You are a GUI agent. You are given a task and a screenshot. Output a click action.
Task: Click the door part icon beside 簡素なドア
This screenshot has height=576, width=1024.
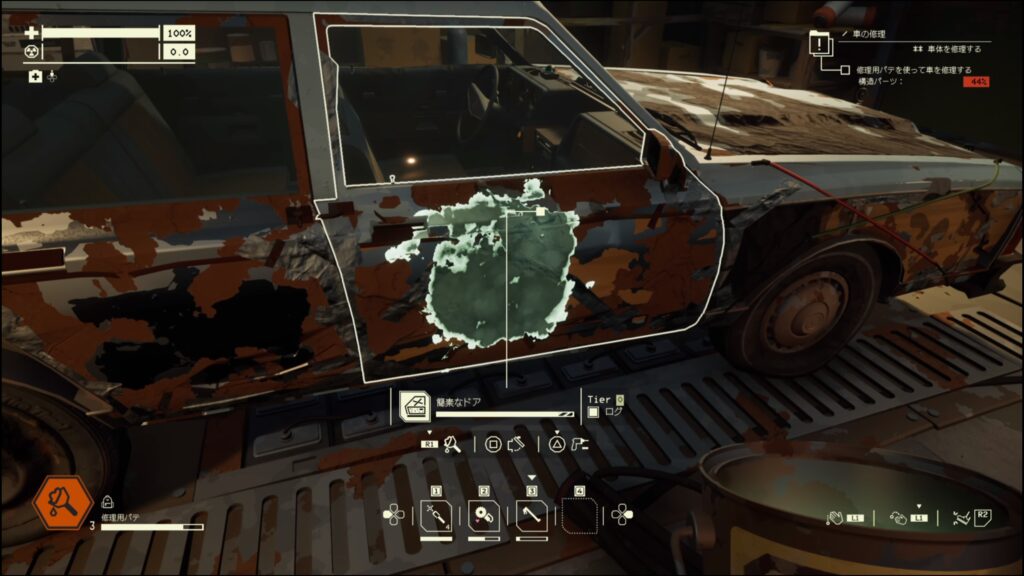[415, 406]
